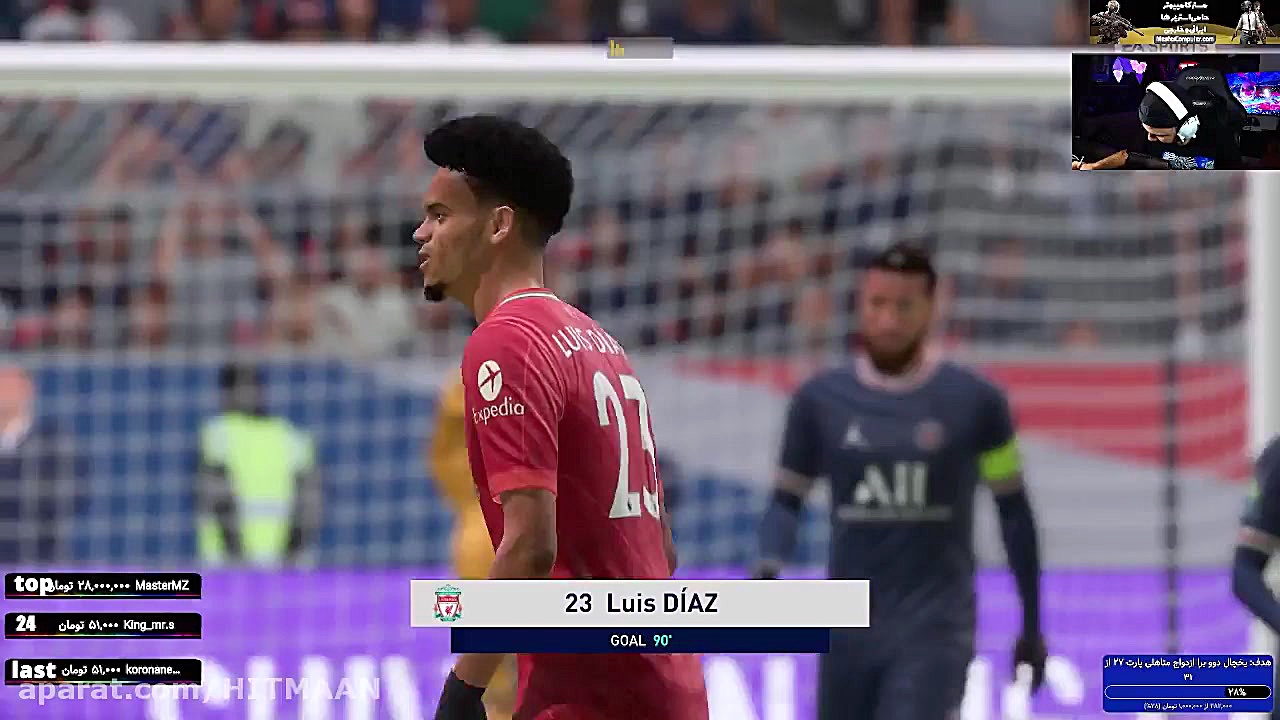Click the GOAL 90' banner strip
This screenshot has height=720, width=1280.
click(x=638, y=641)
